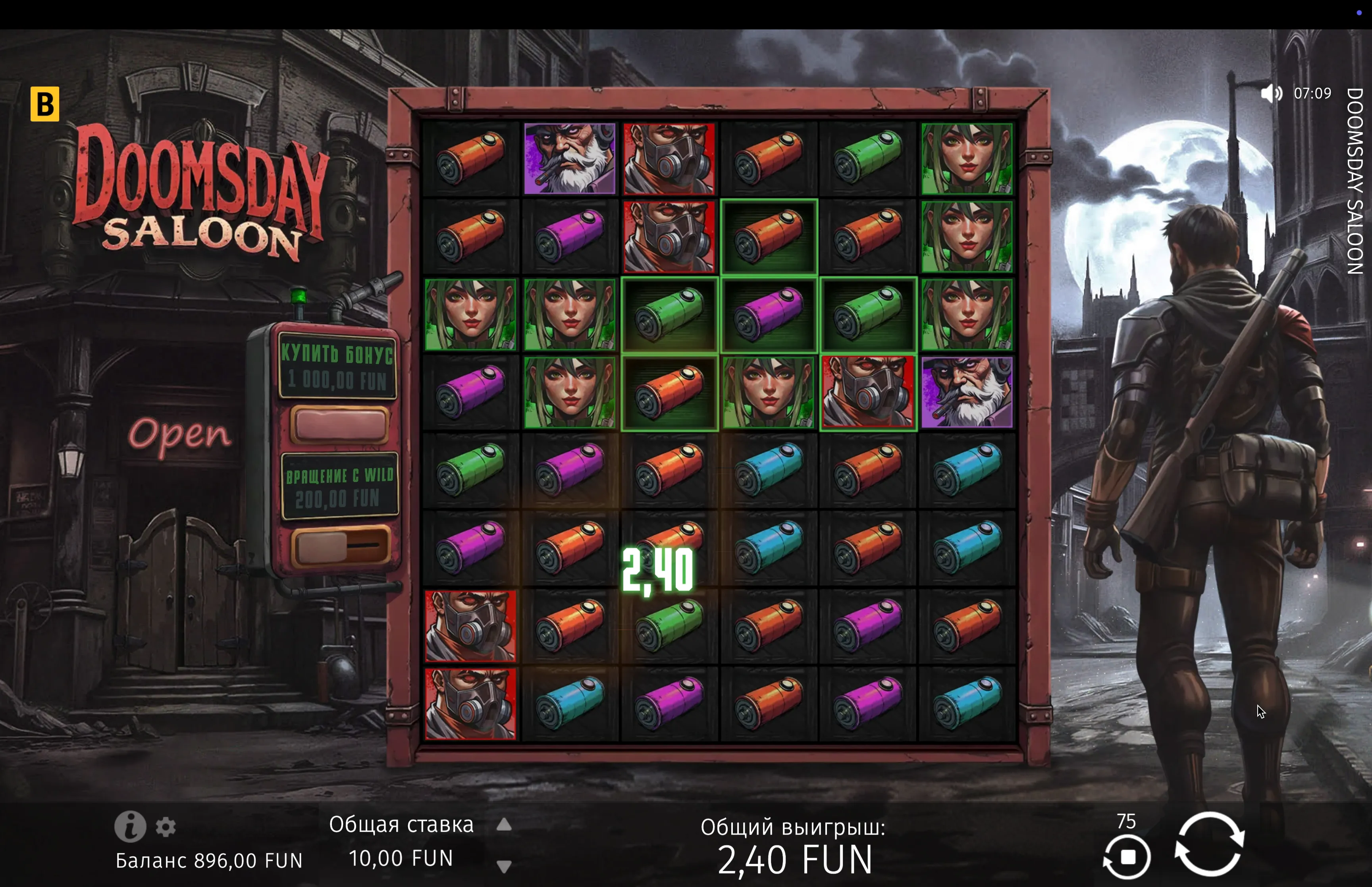Image resolution: width=1372 pixels, height=887 pixels.
Task: Decrease the total bet amount
Action: pyautogui.click(x=504, y=866)
